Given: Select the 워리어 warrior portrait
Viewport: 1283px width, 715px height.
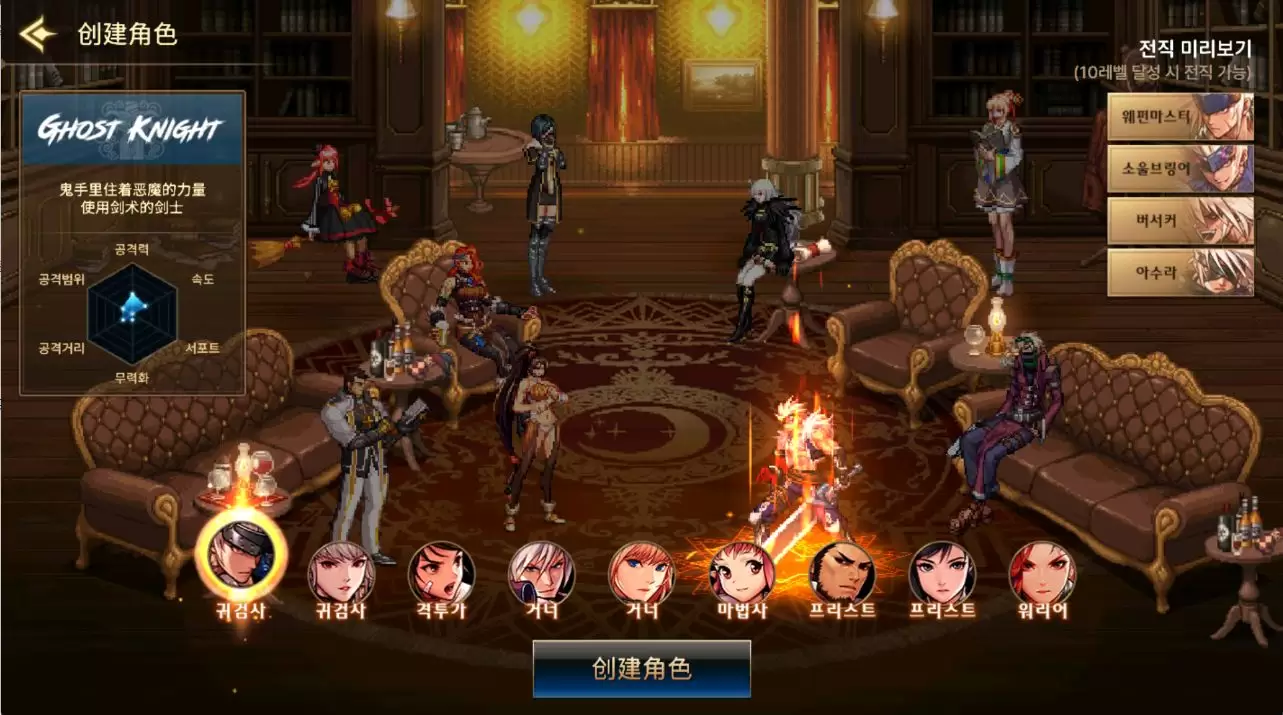Looking at the screenshot, I should coord(1042,573).
